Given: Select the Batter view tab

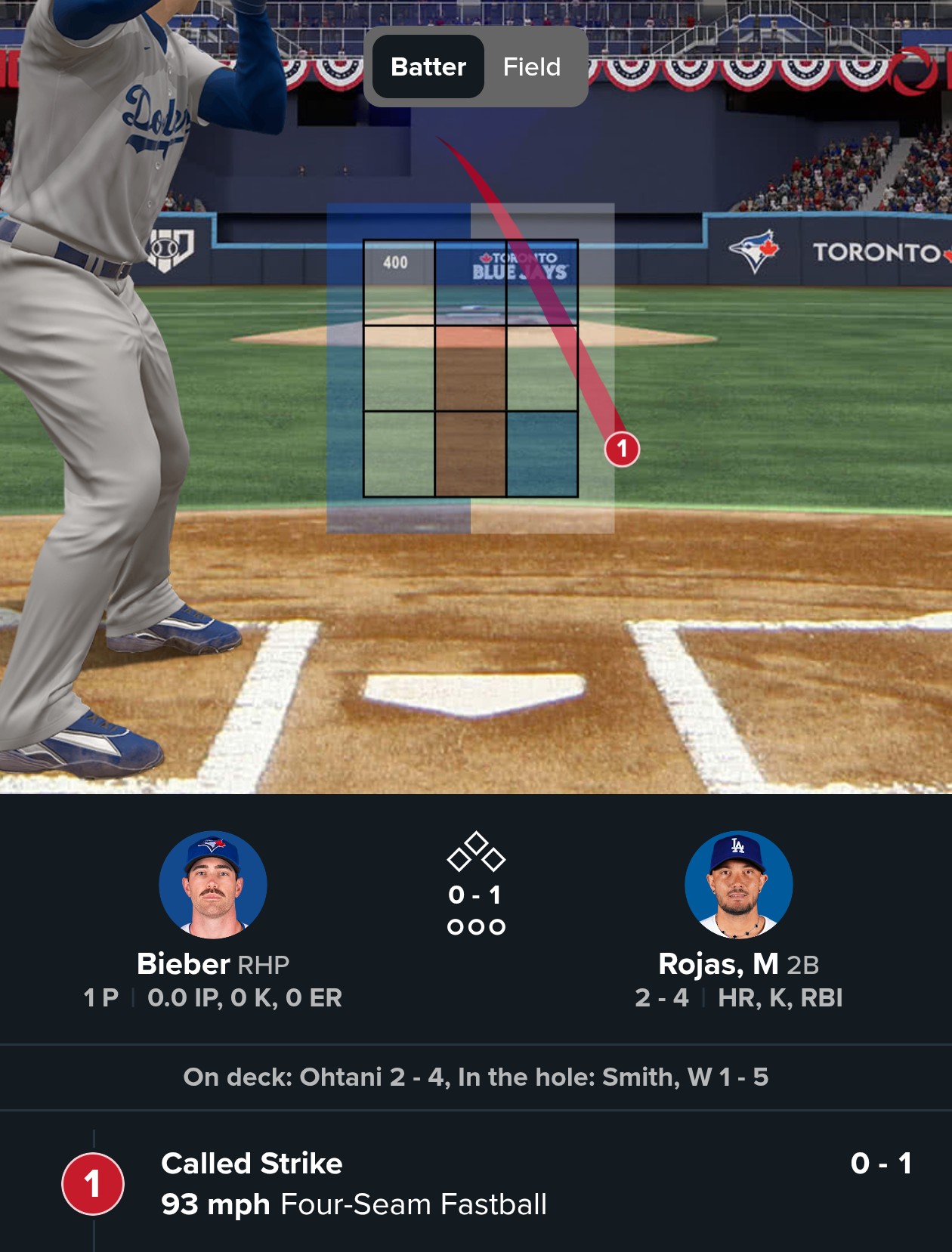Looking at the screenshot, I should 428,67.
